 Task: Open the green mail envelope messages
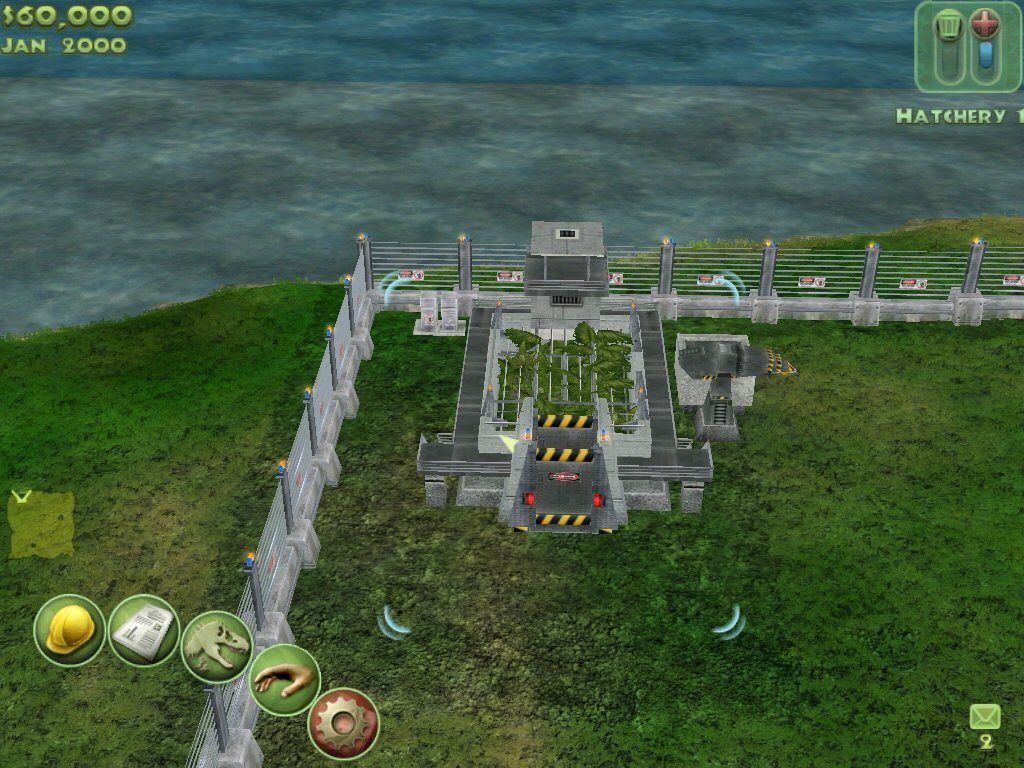click(985, 717)
